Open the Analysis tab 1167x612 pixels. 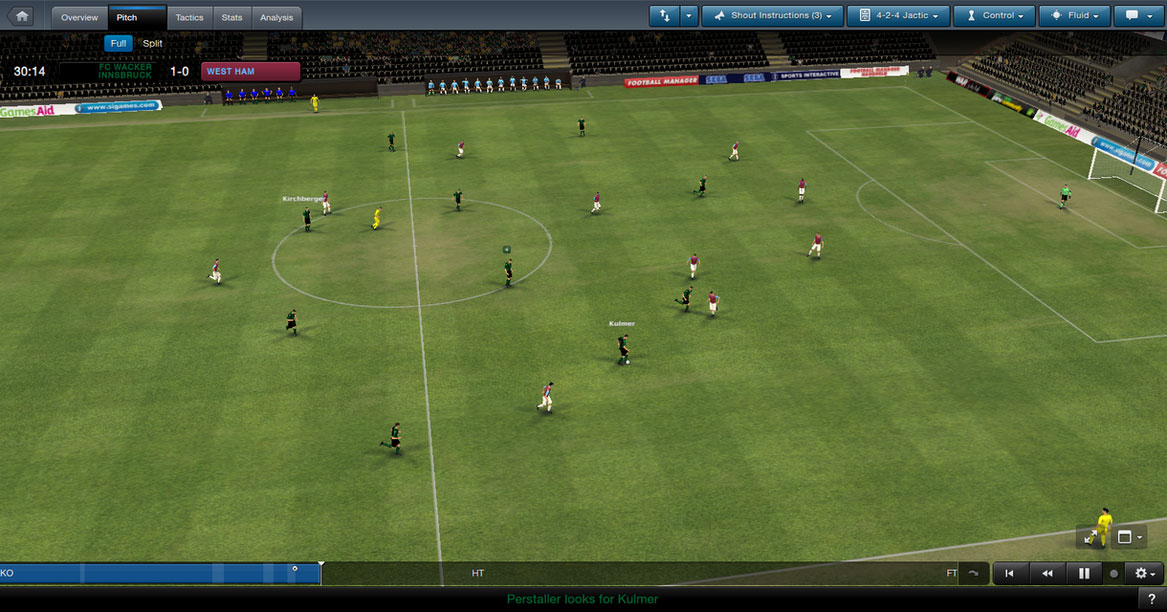coord(276,17)
